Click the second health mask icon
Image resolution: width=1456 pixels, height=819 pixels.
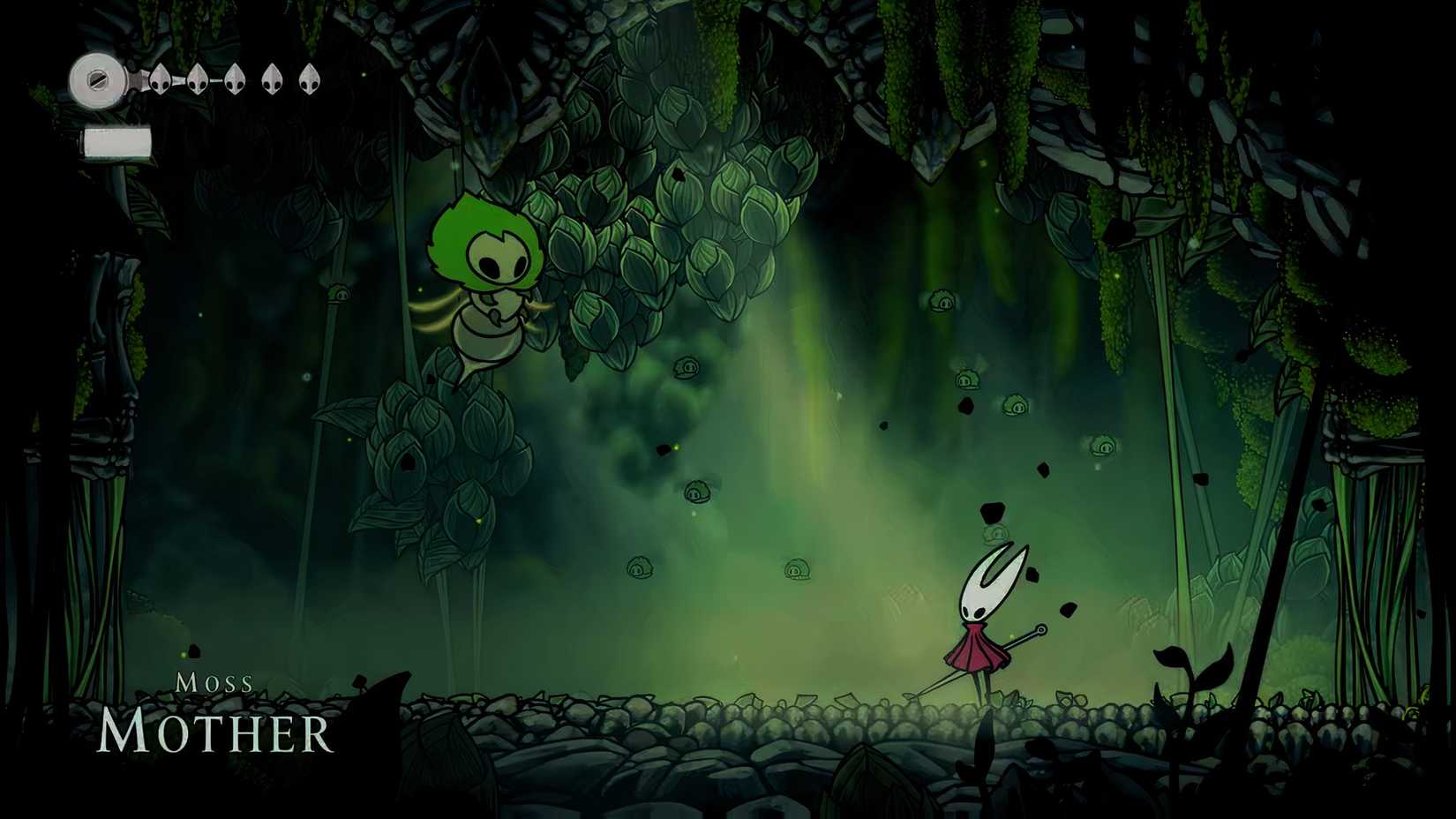point(198,81)
